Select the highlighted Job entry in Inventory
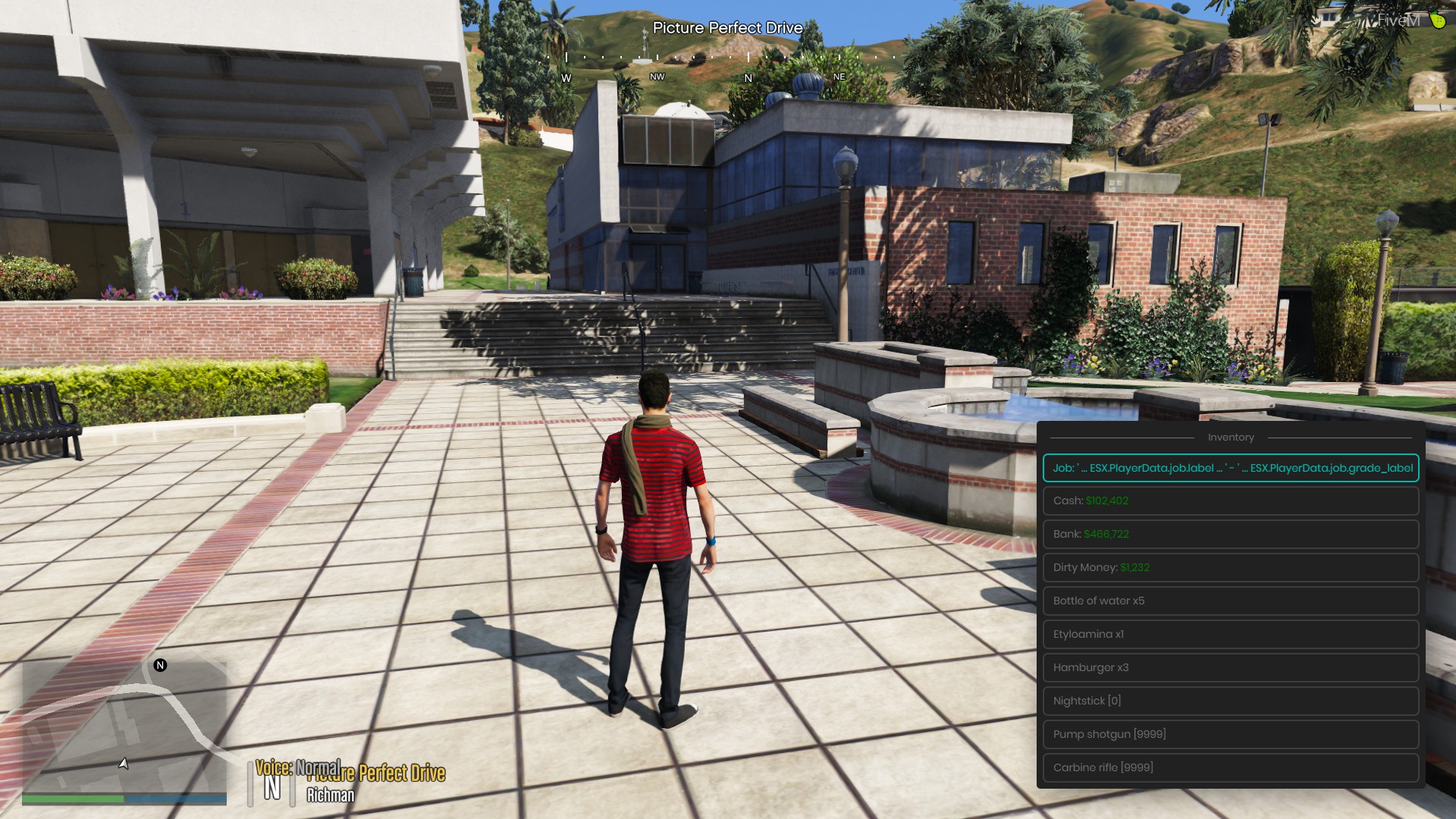1456x819 pixels. click(1230, 468)
